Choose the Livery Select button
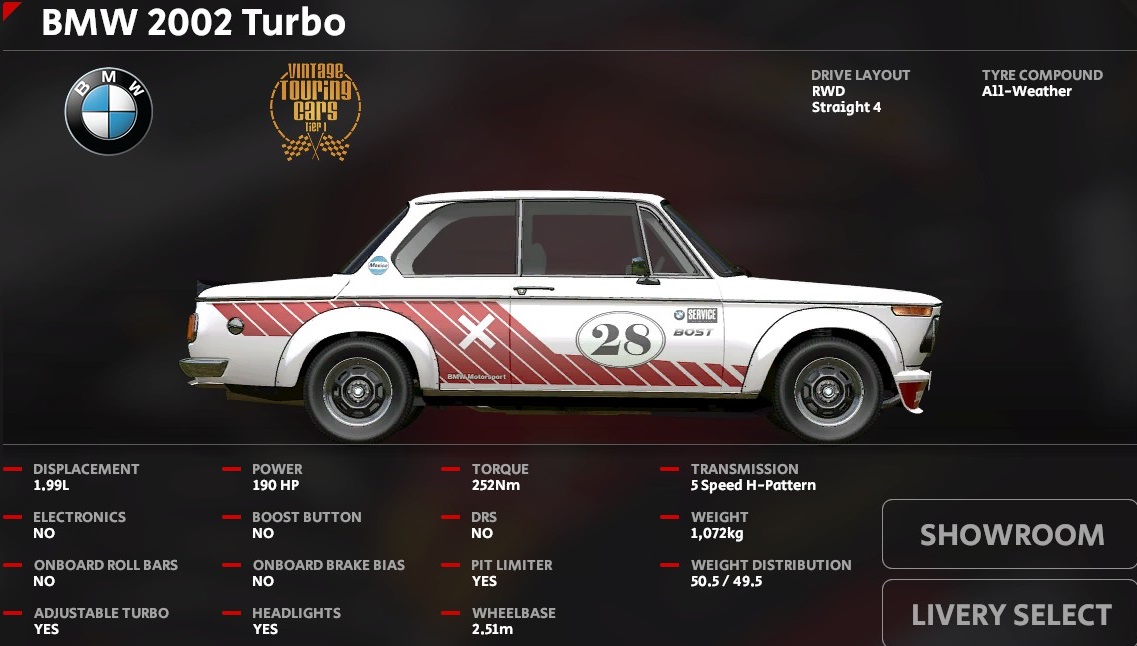Screen dimensions: 1137x646 tap(1010, 613)
